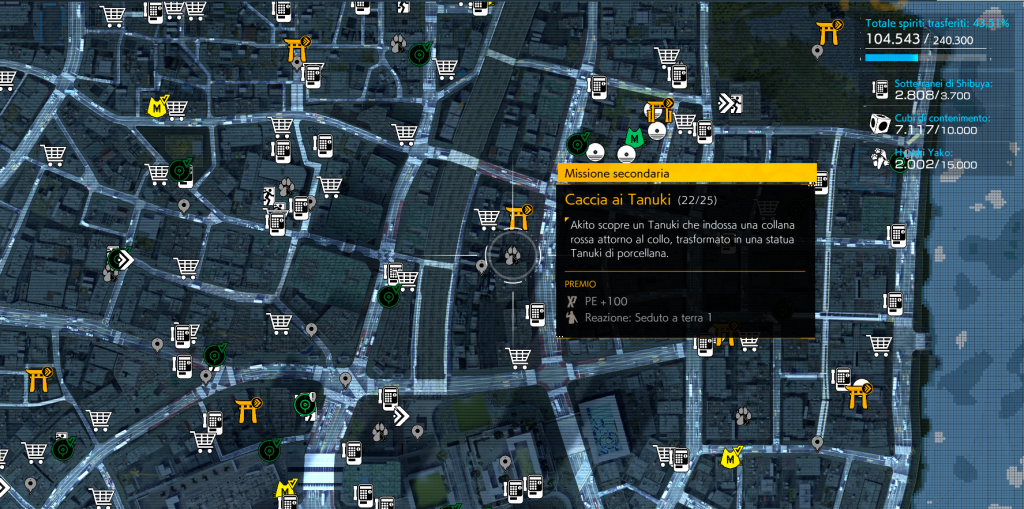Select the green circle double-chevron marker
This screenshot has height=509, width=1024.
[120, 260]
